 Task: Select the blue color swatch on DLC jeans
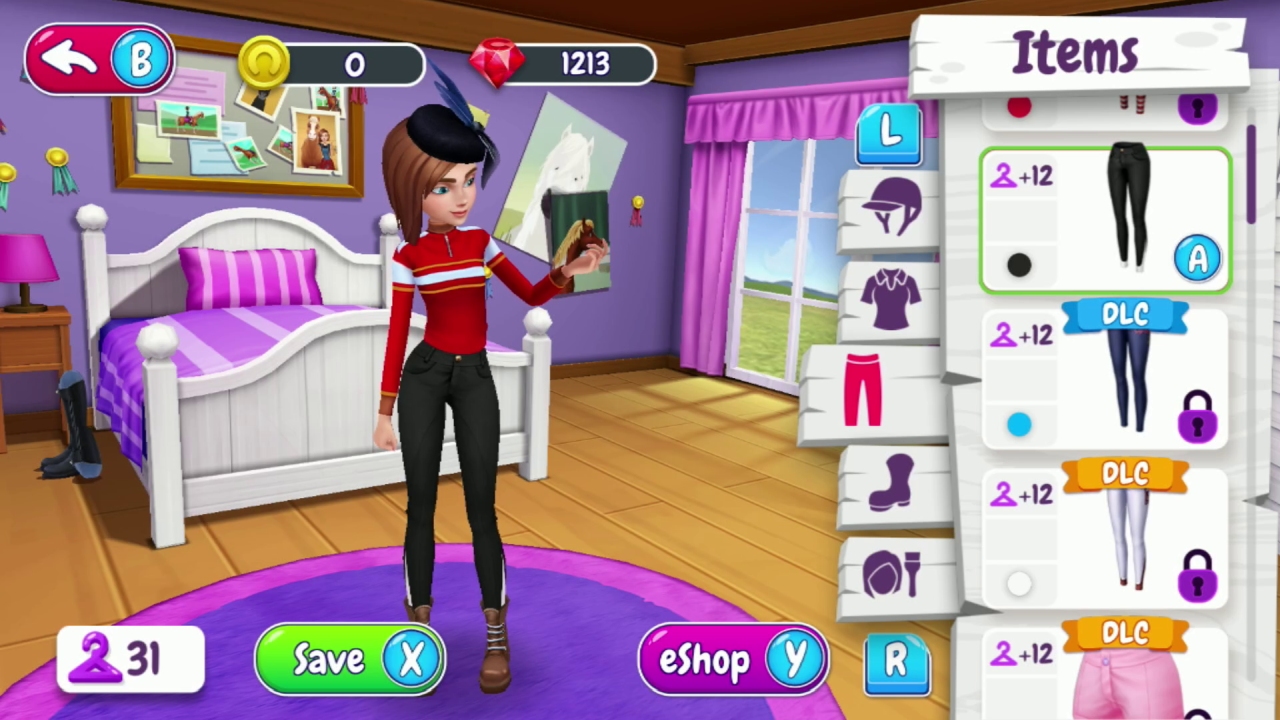click(x=1018, y=425)
